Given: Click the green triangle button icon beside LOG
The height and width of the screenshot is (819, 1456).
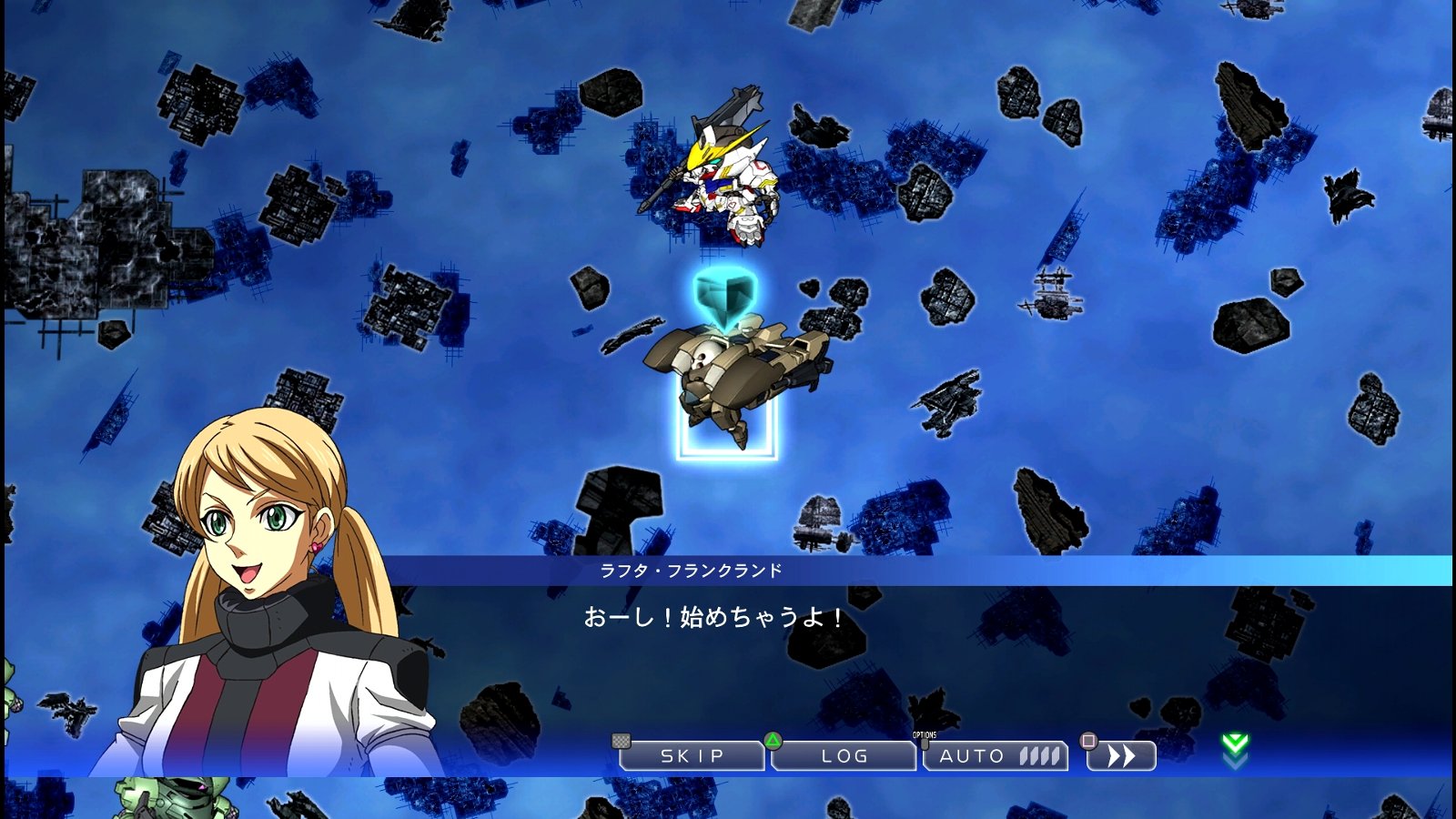Looking at the screenshot, I should click(774, 743).
